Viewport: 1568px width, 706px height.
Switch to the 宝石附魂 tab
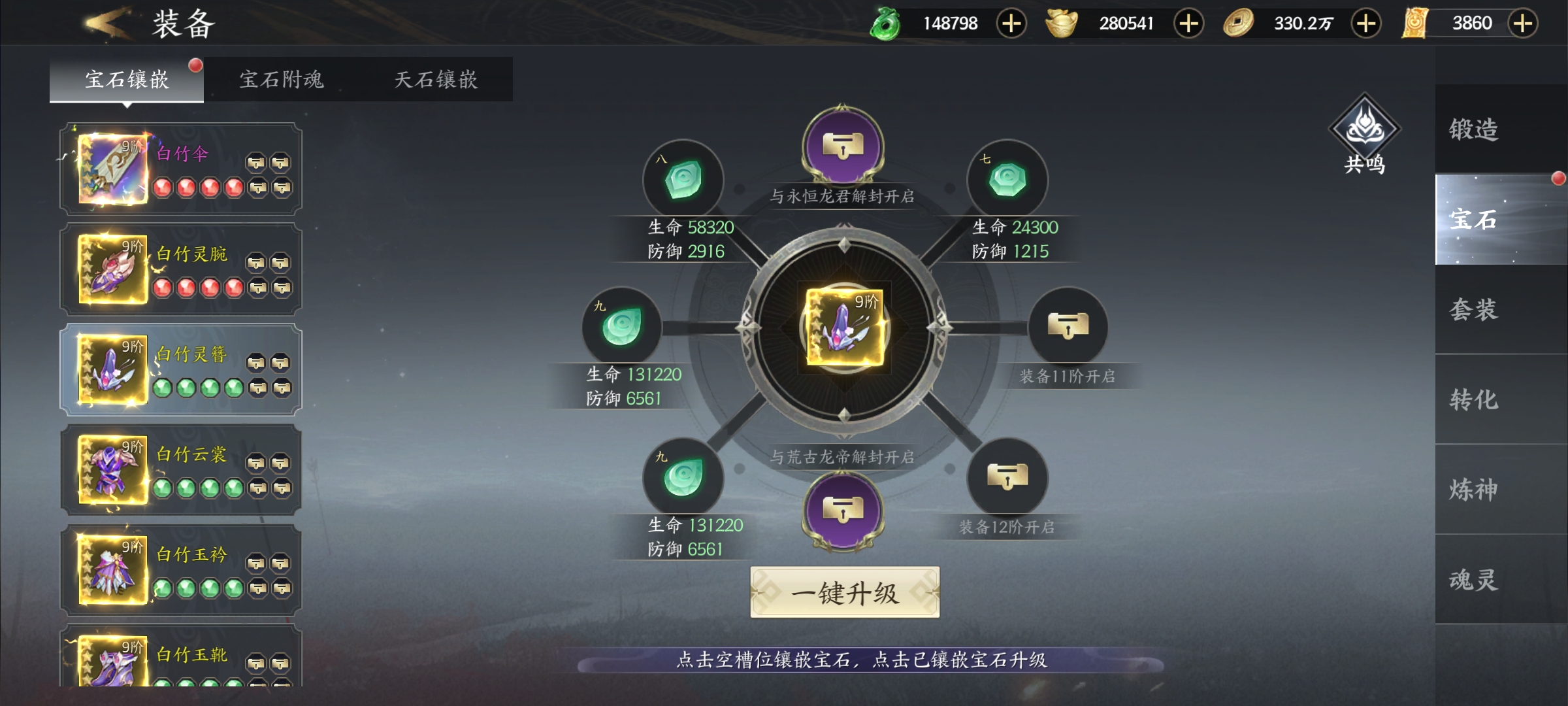tap(281, 80)
